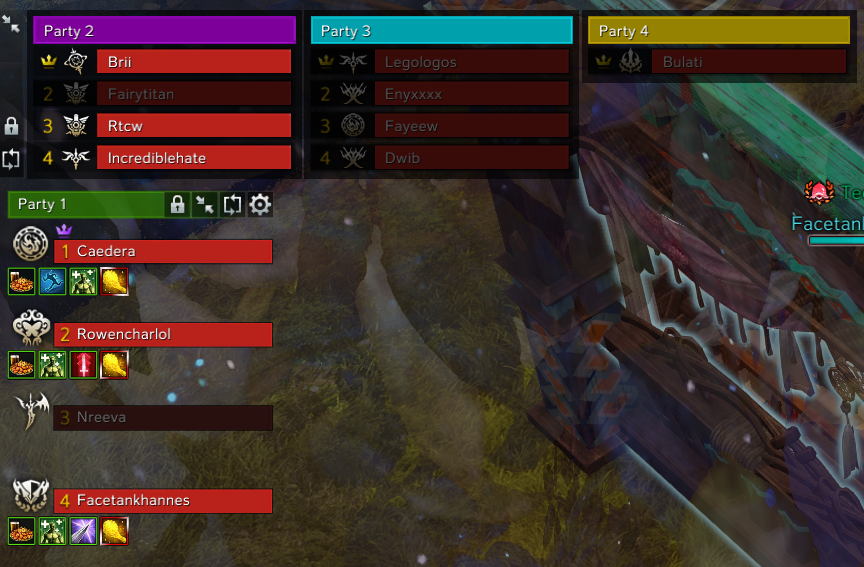This screenshot has width=864, height=567.
Task: Click the Enyxxxx raid frame row
Action: tap(471, 94)
